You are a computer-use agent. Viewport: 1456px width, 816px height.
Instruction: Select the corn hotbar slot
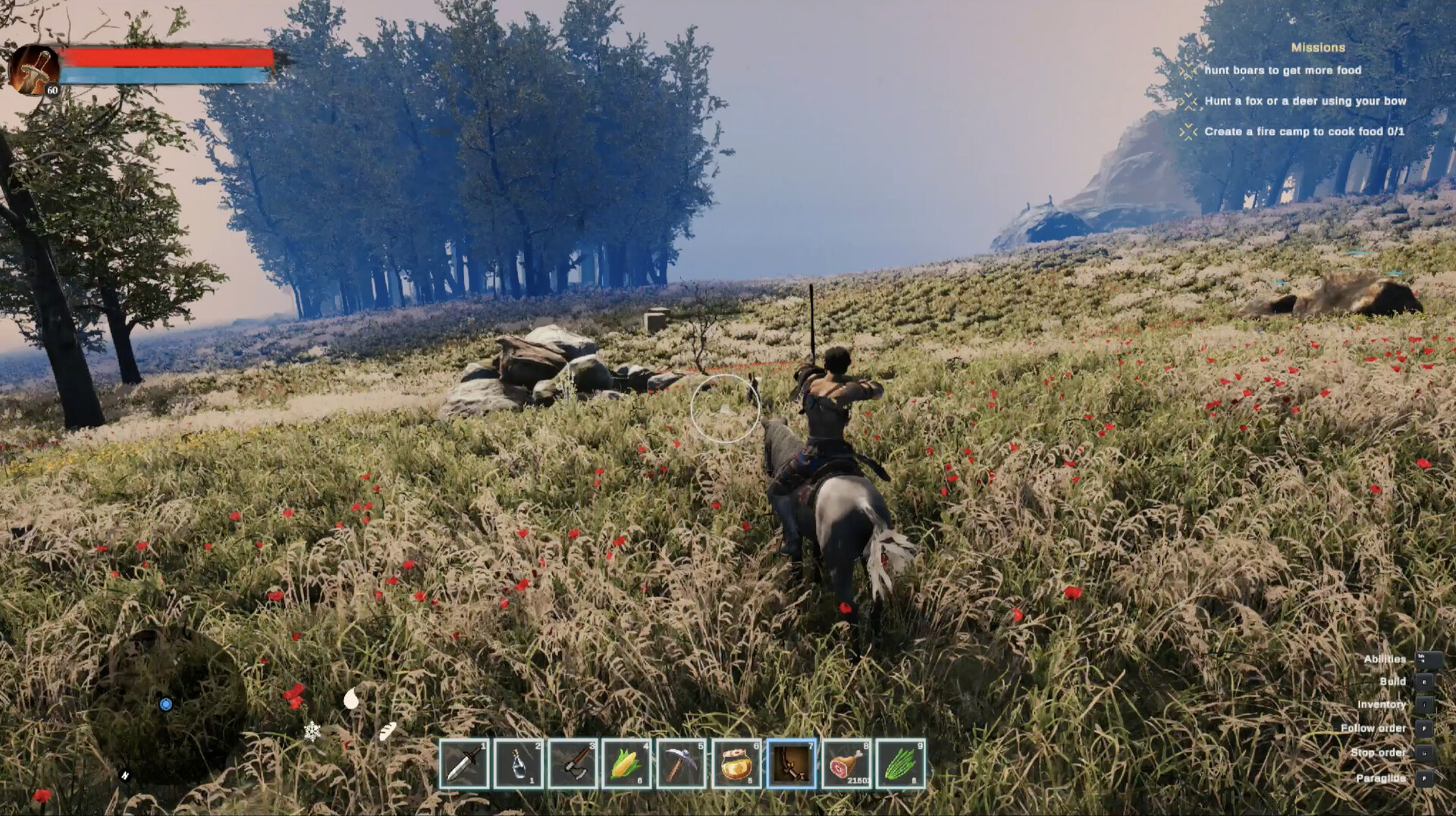tap(627, 764)
